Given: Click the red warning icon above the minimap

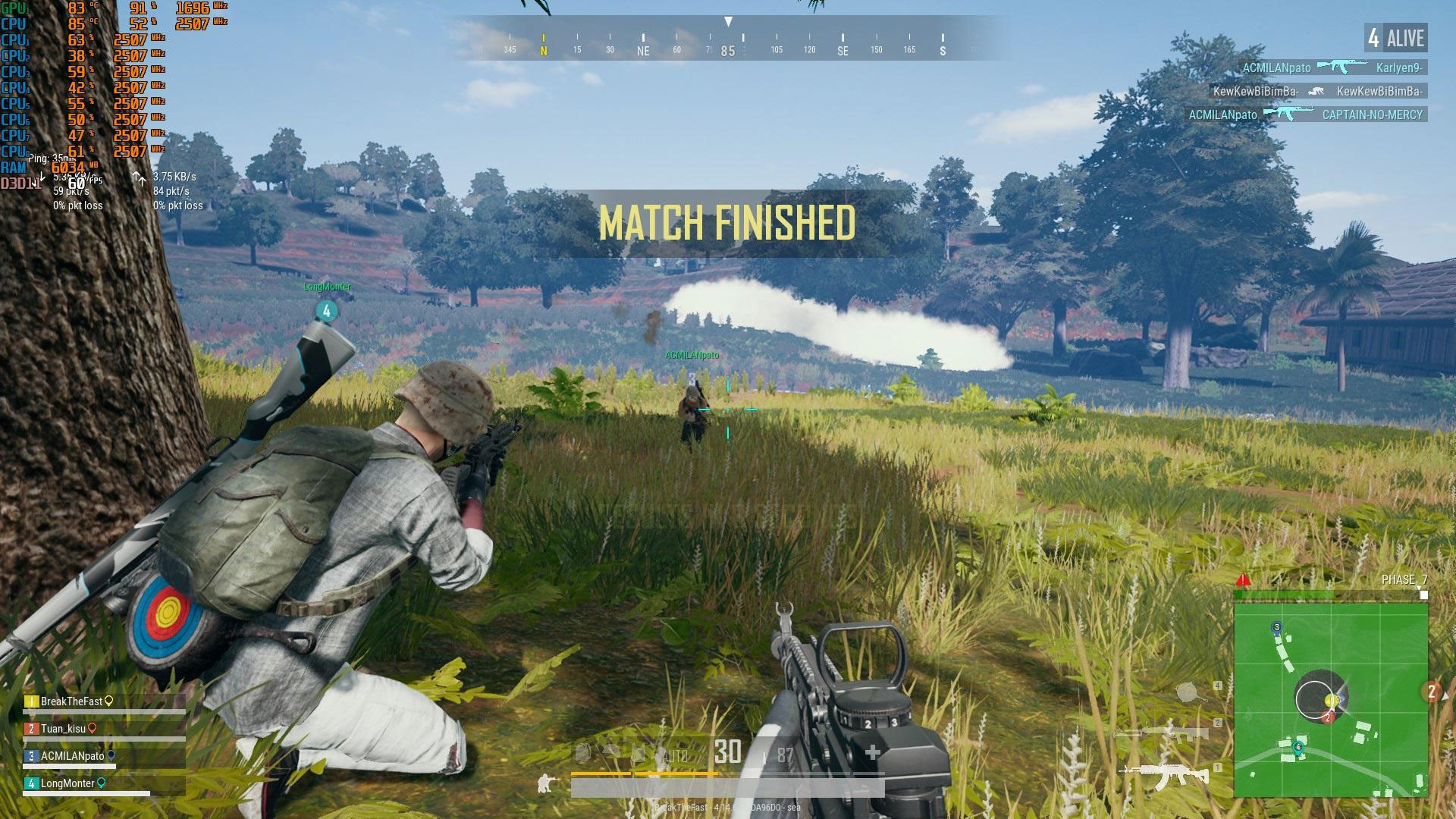Looking at the screenshot, I should [x=1243, y=581].
